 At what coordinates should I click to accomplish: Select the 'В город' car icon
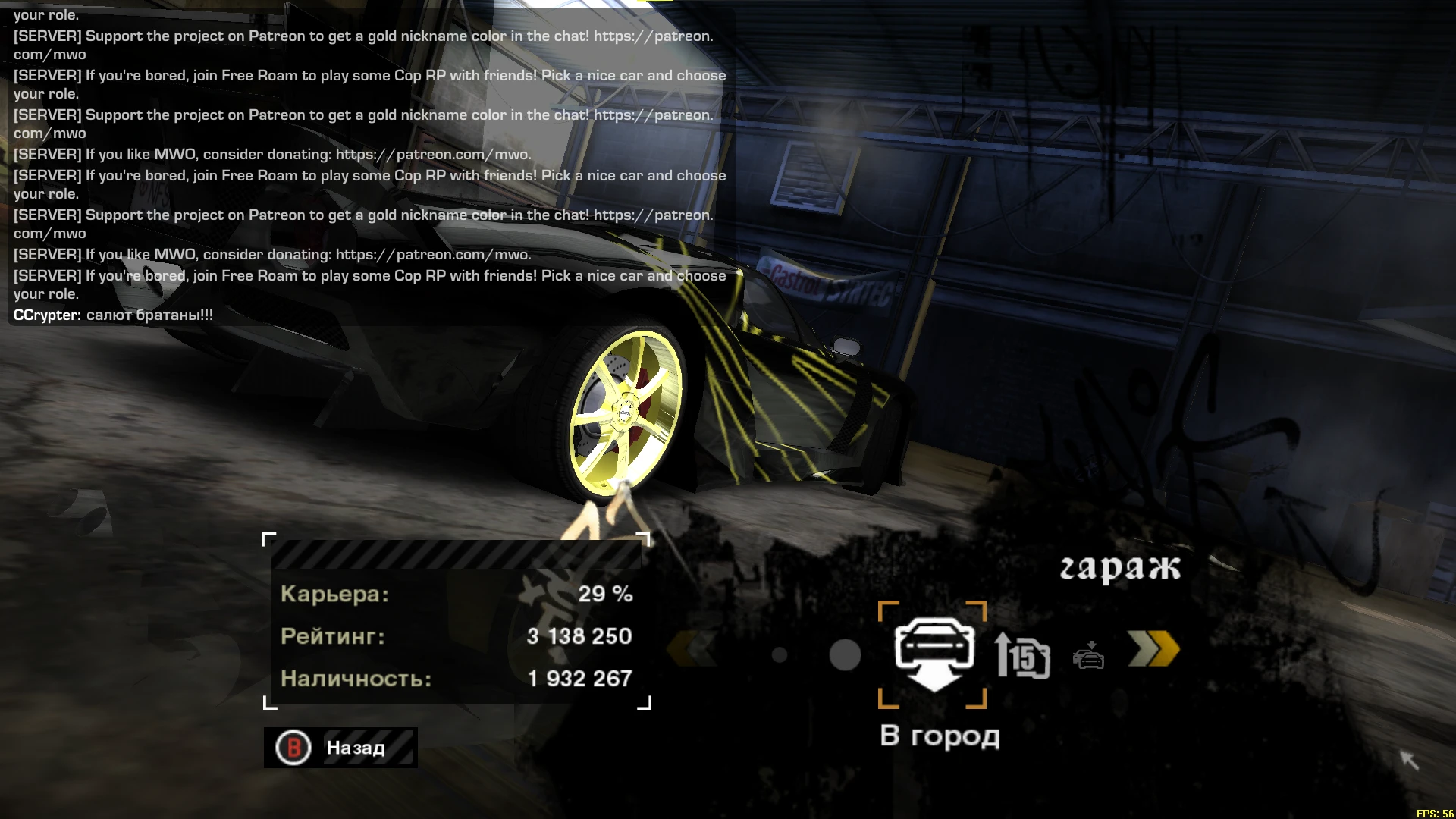coord(934,652)
